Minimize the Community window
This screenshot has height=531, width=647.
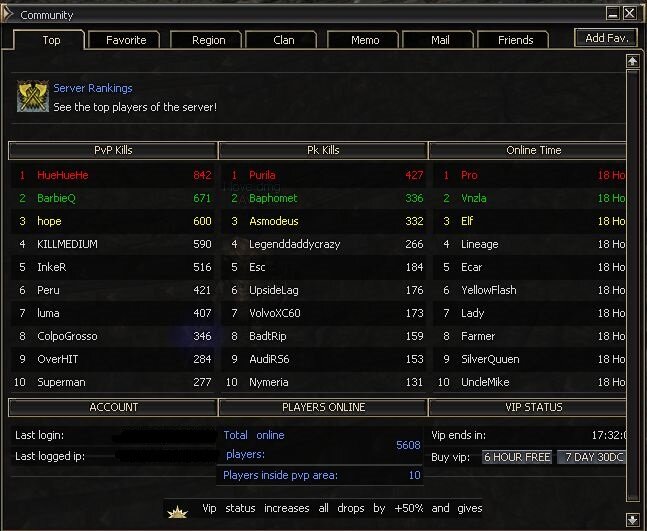tap(612, 14)
